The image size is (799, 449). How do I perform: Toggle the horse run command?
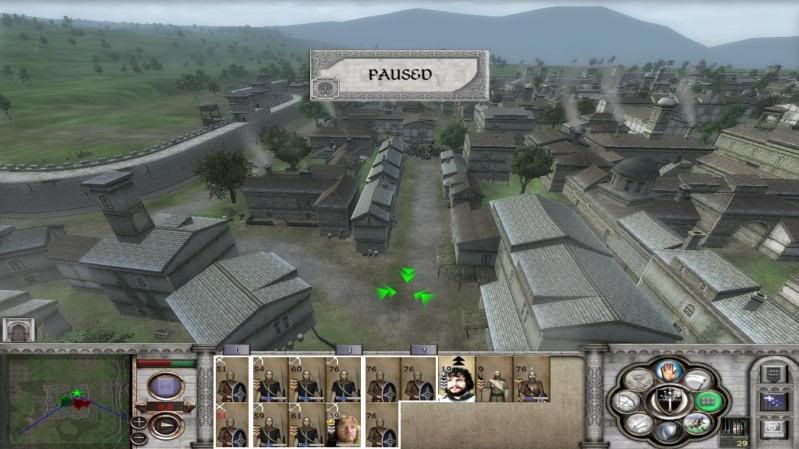694,424
